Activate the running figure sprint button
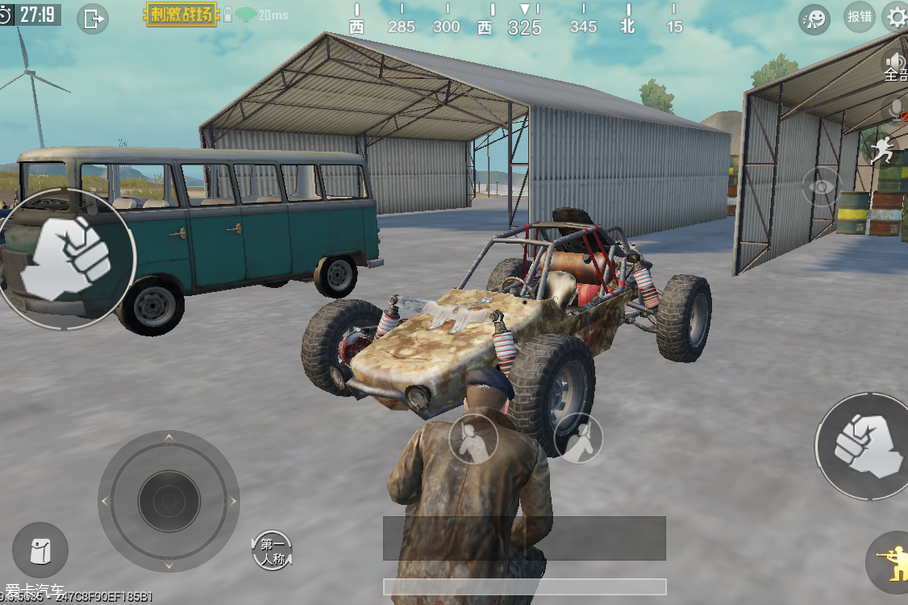The height and width of the screenshot is (605, 908). pos(883,150)
